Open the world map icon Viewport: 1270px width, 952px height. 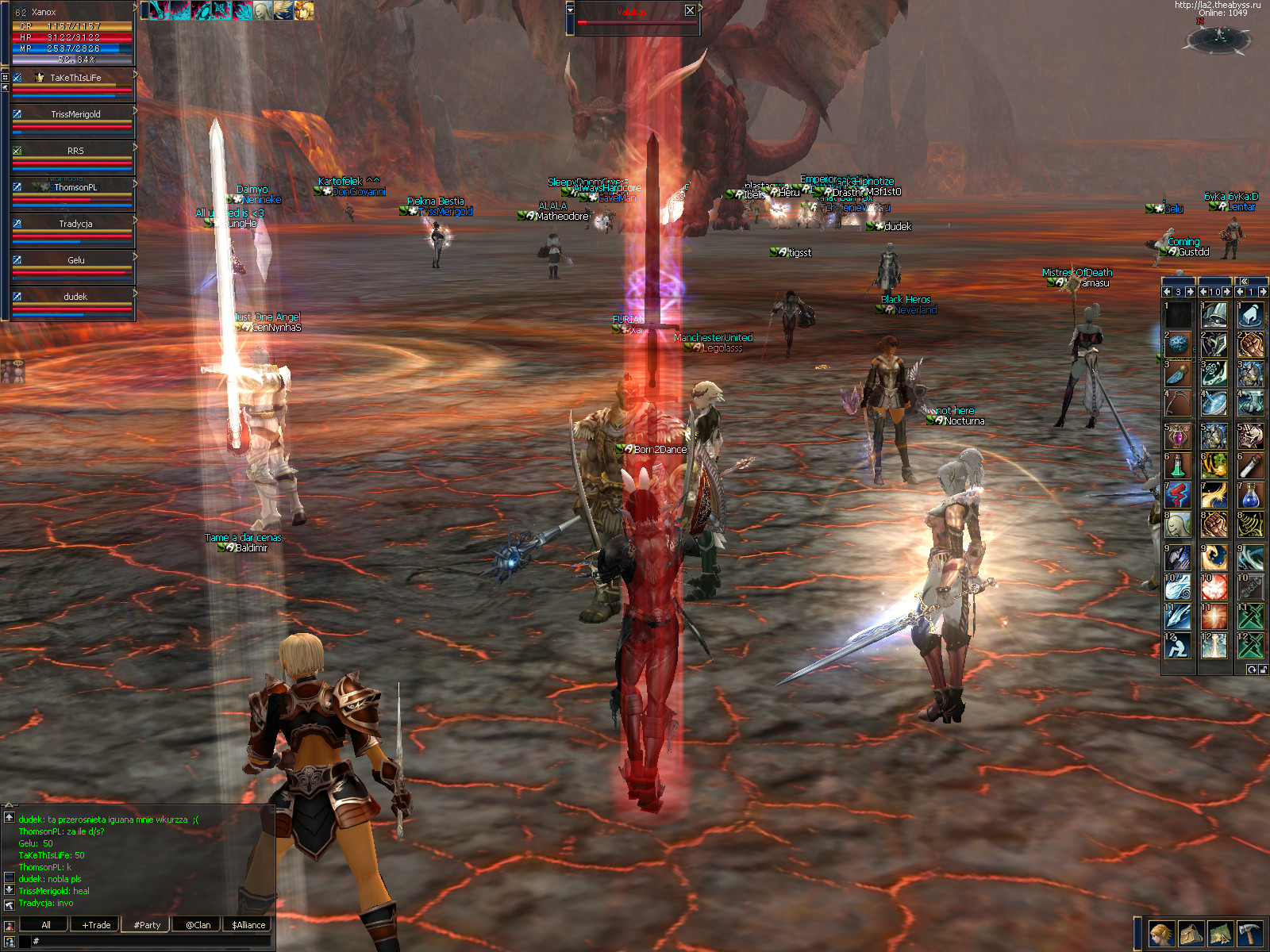click(1220, 934)
